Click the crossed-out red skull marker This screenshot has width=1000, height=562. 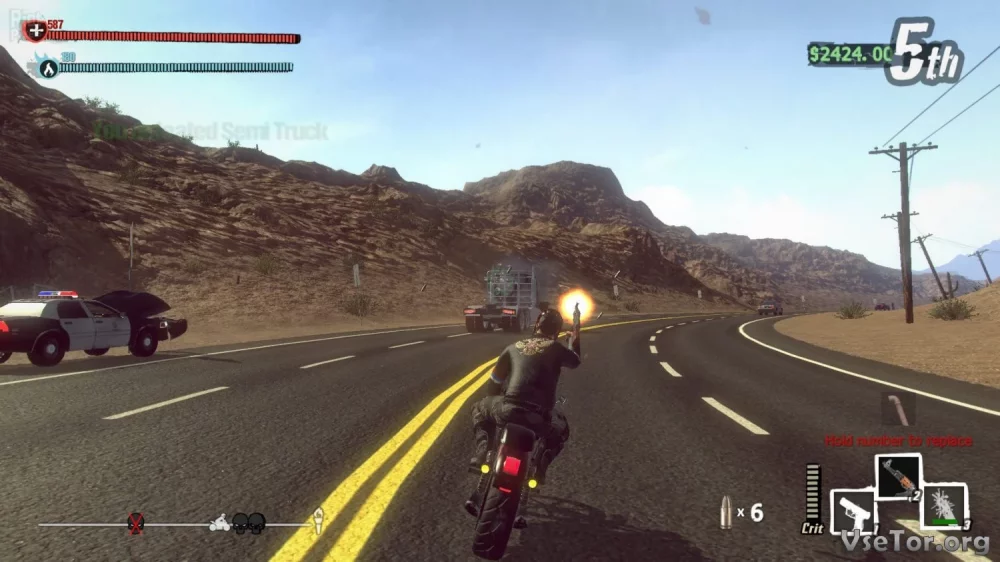(136, 522)
